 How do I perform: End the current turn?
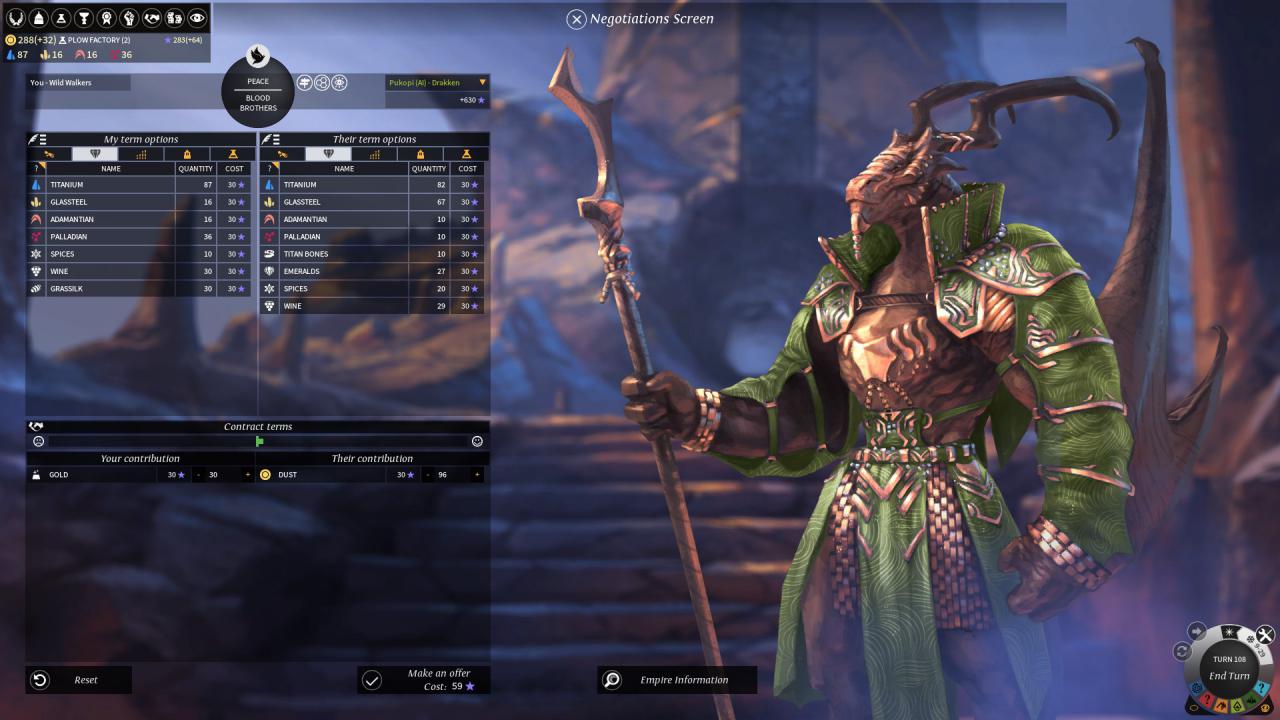coord(1229,676)
